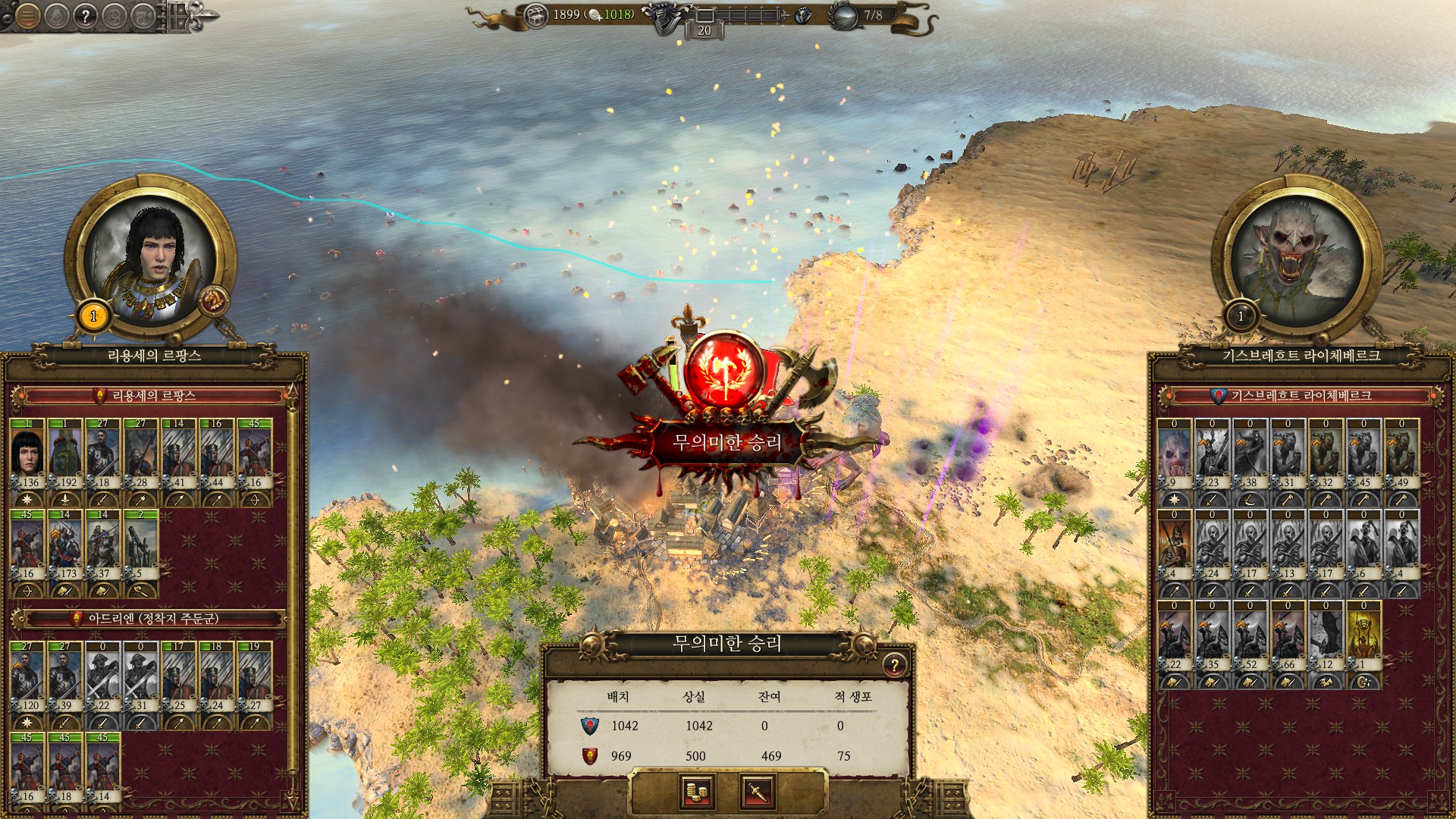Click the 기스브레흐트 라이체베르크 army header bar
The width and height of the screenshot is (1456, 819).
tap(1301, 396)
